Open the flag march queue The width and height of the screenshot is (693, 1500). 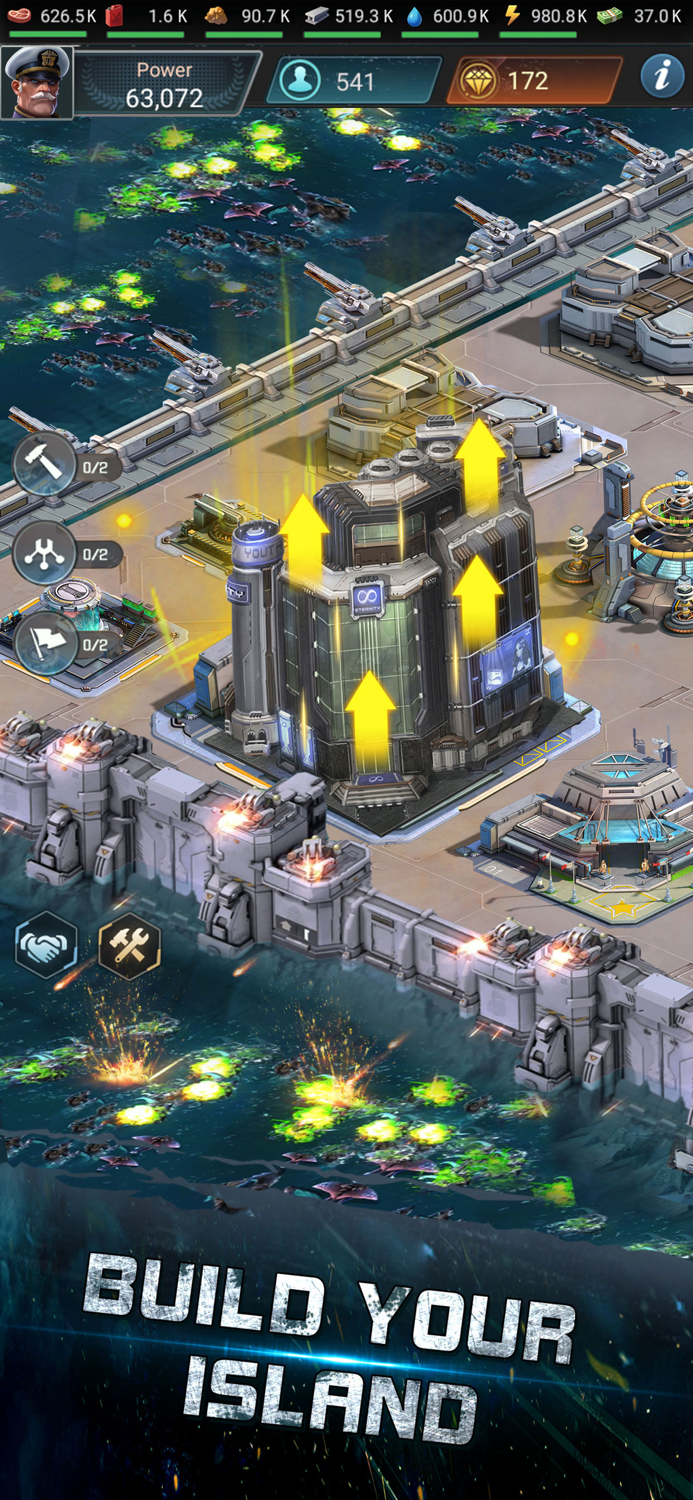[46, 643]
